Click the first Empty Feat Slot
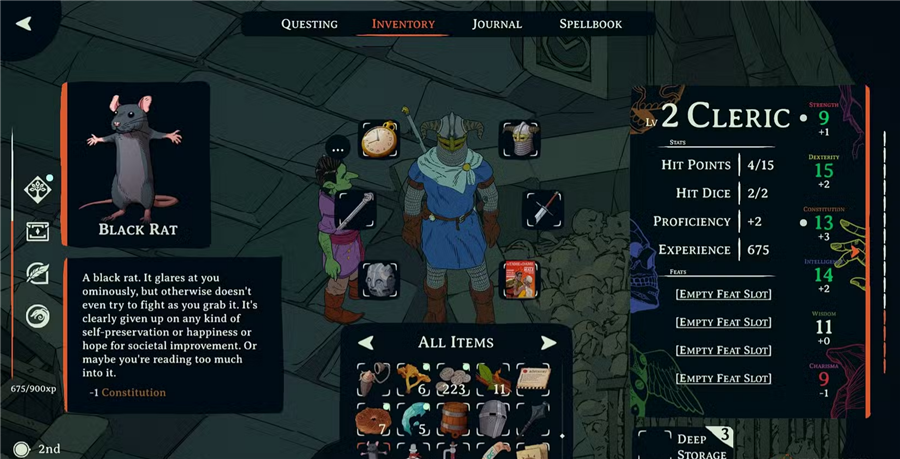 pos(722,294)
